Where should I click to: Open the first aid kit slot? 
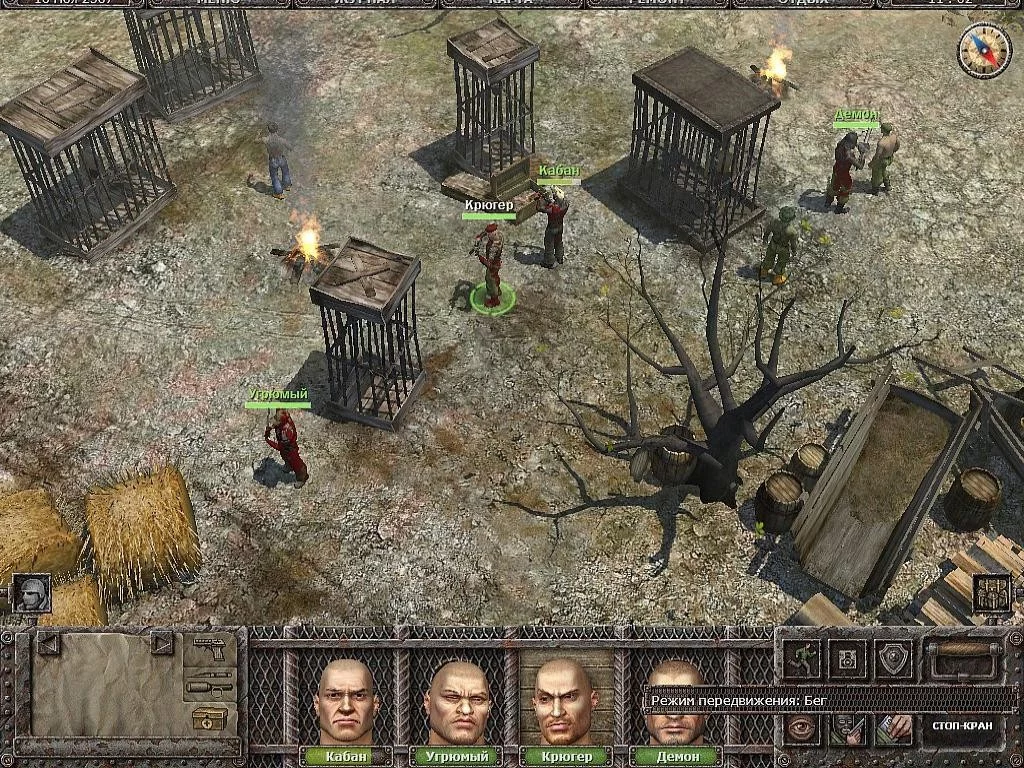(x=210, y=717)
